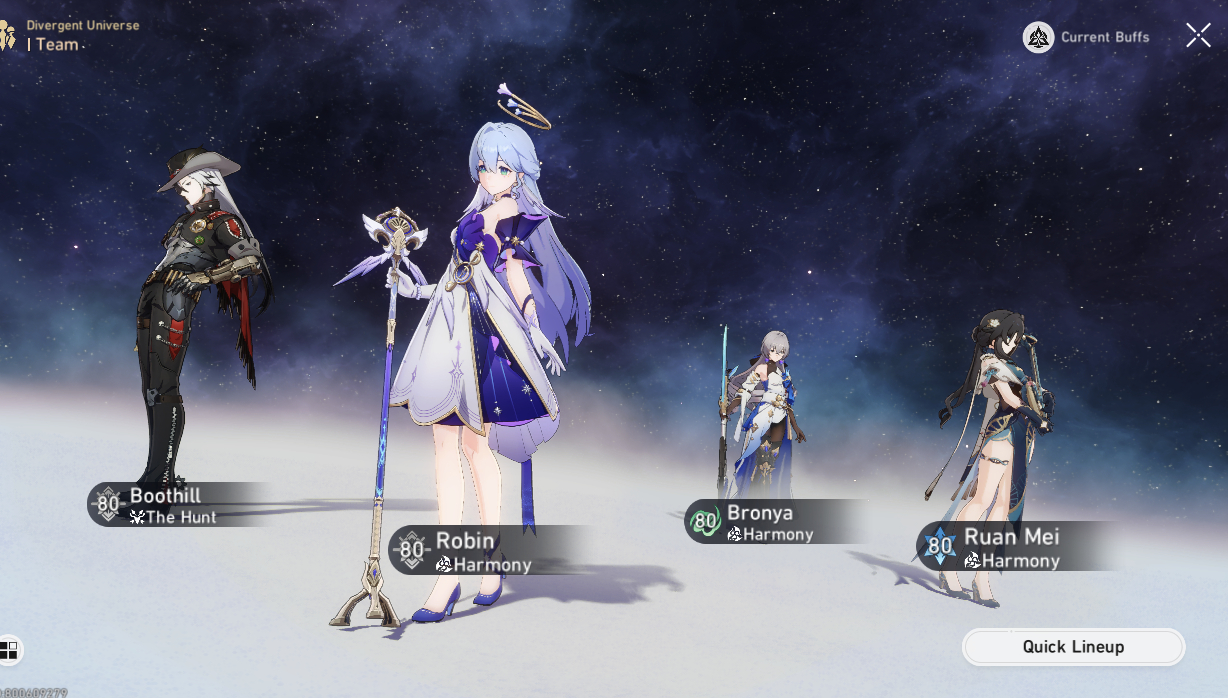This screenshot has width=1228, height=698.
Task: Click the four-square grid icon
Action: 9,650
